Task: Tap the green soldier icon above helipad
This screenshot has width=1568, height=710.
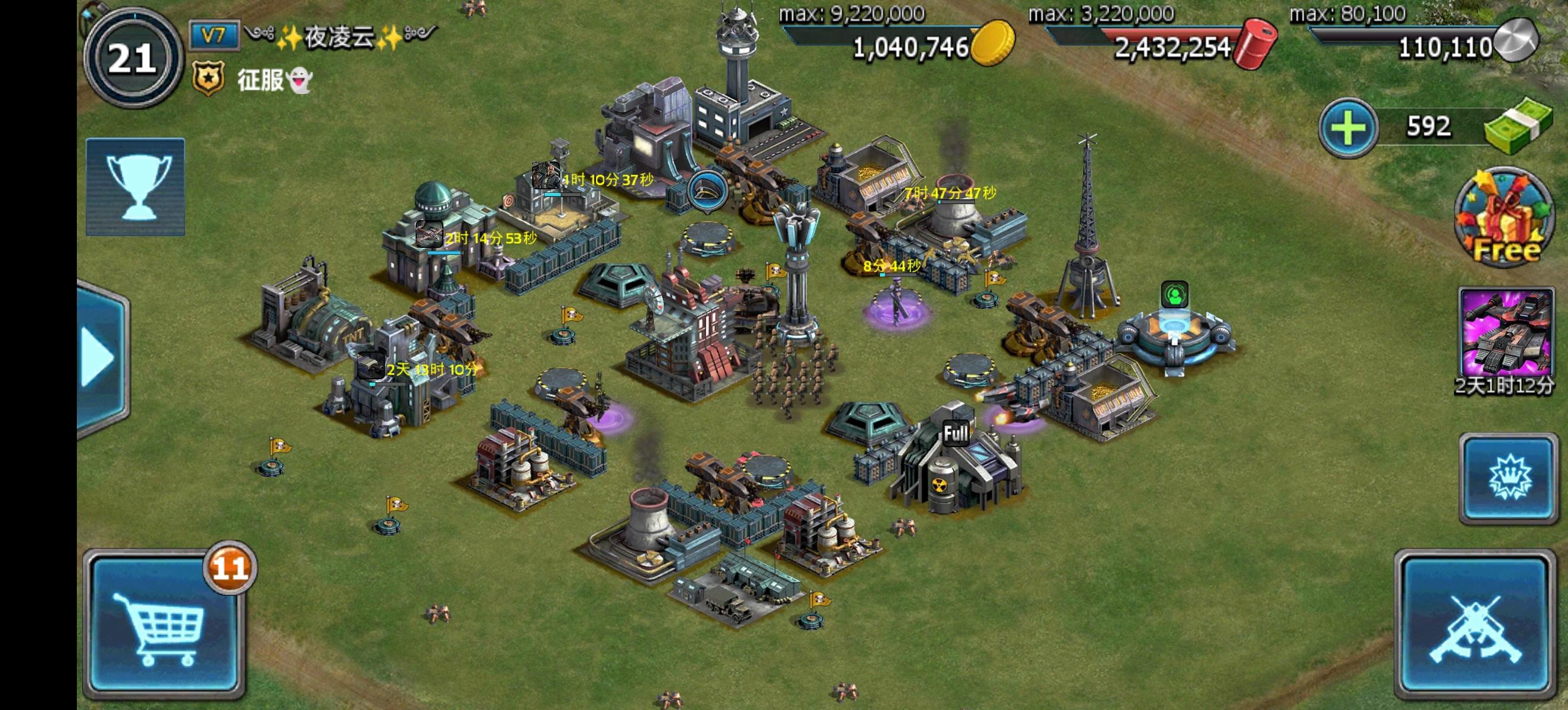Action: 1174,295
